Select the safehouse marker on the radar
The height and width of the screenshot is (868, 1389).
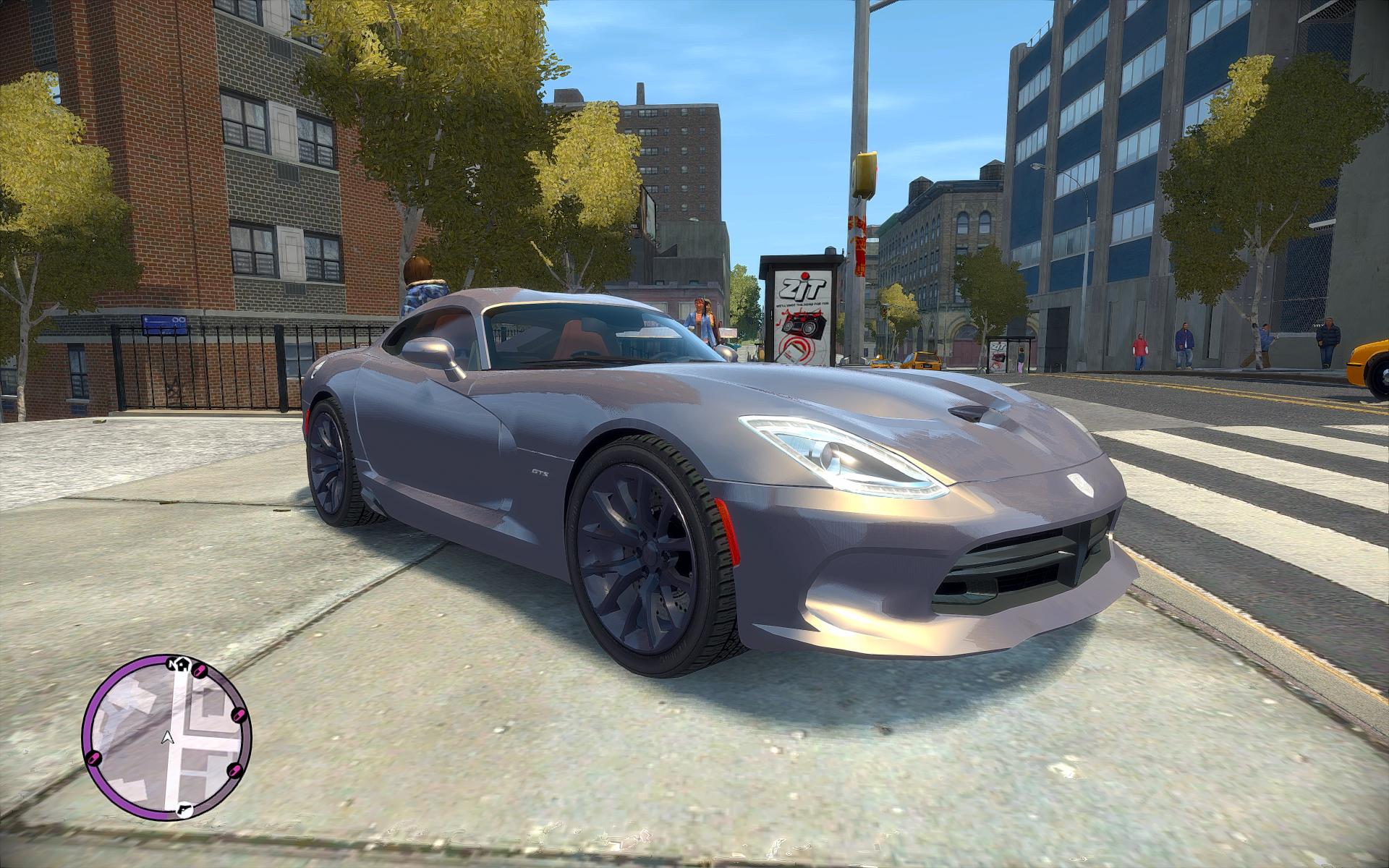[x=183, y=667]
